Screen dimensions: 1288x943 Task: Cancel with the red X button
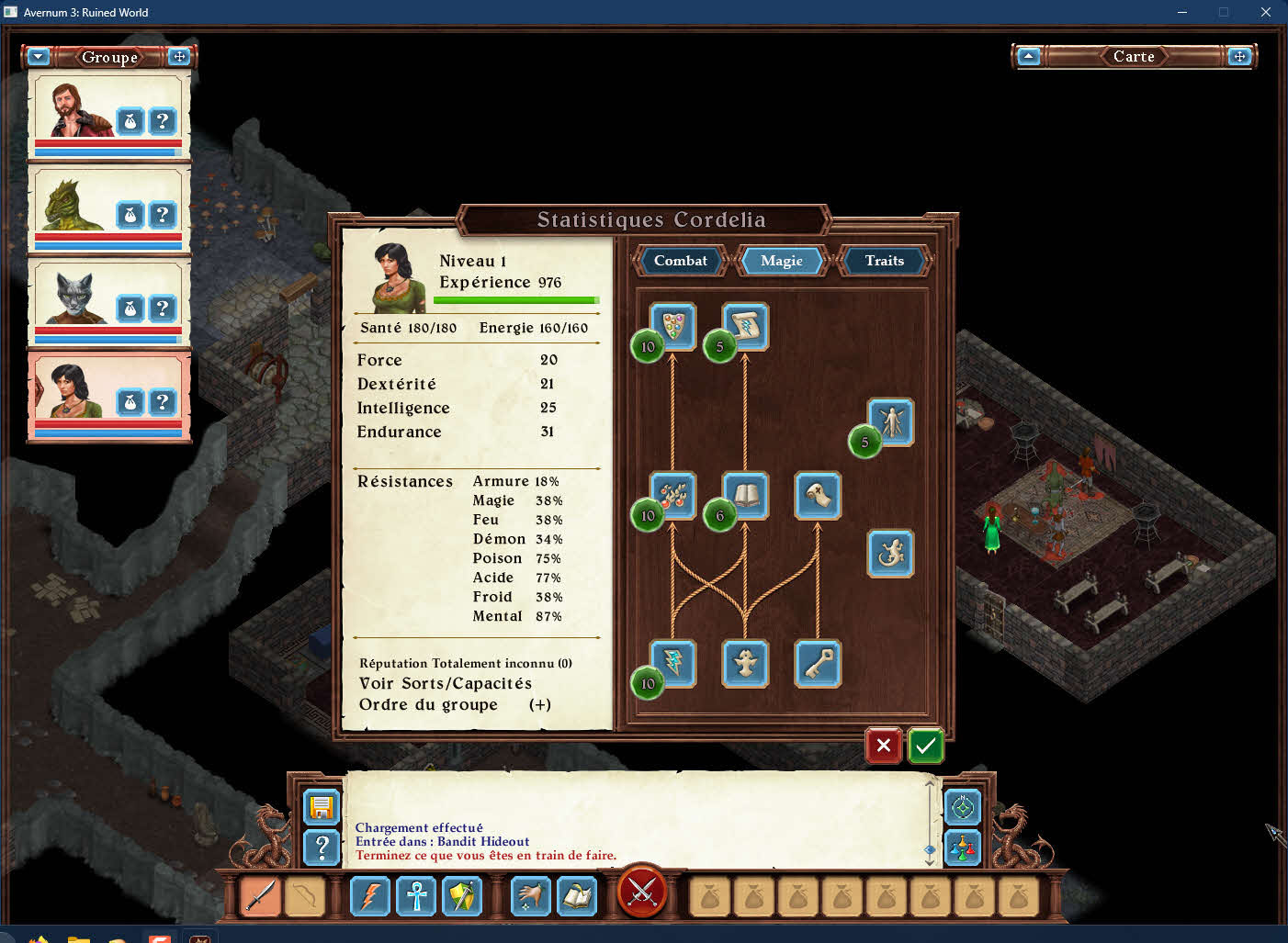coord(883,746)
